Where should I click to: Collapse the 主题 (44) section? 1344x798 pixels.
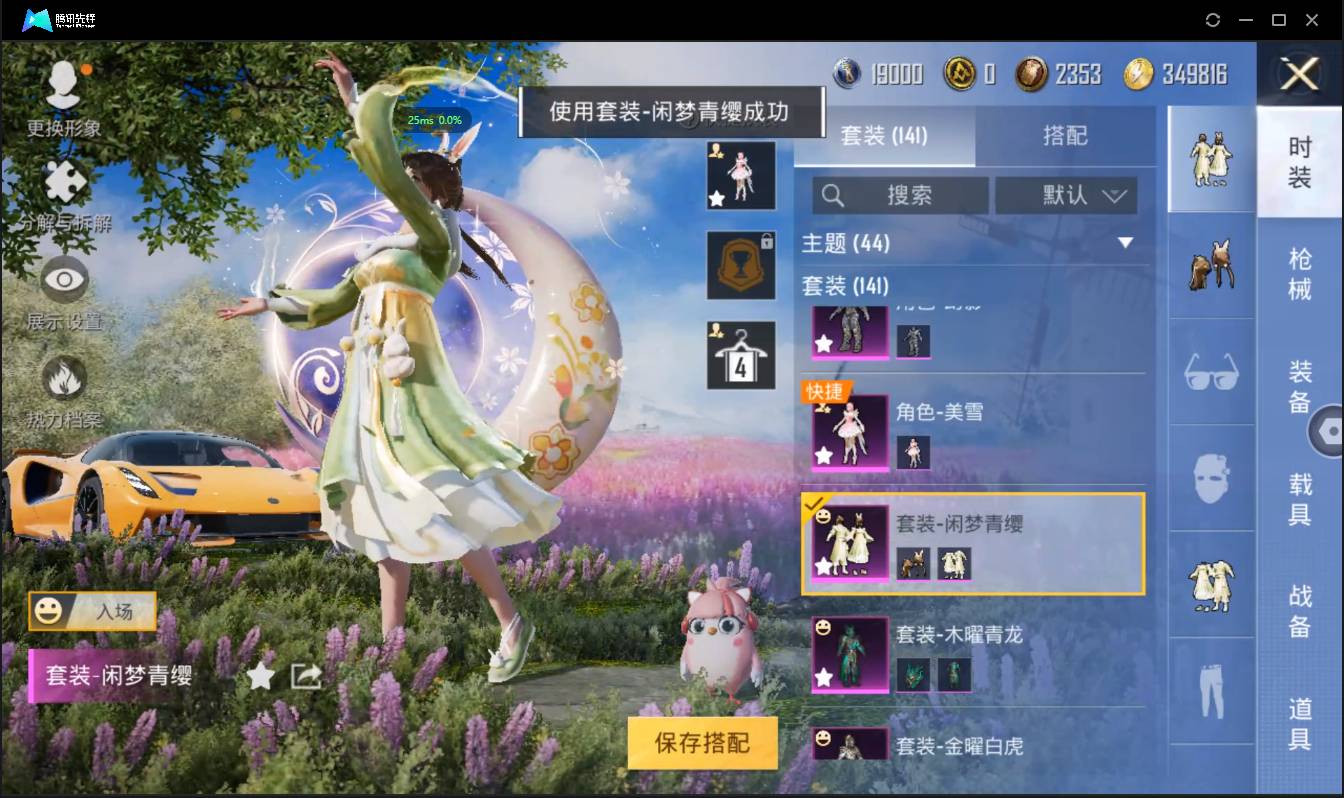[1125, 243]
